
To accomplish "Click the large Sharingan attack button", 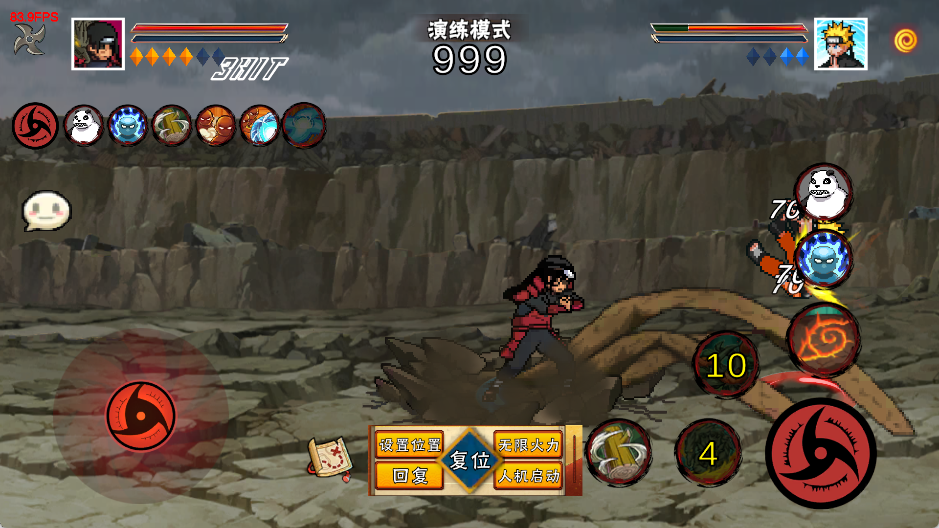I will pos(820,452).
